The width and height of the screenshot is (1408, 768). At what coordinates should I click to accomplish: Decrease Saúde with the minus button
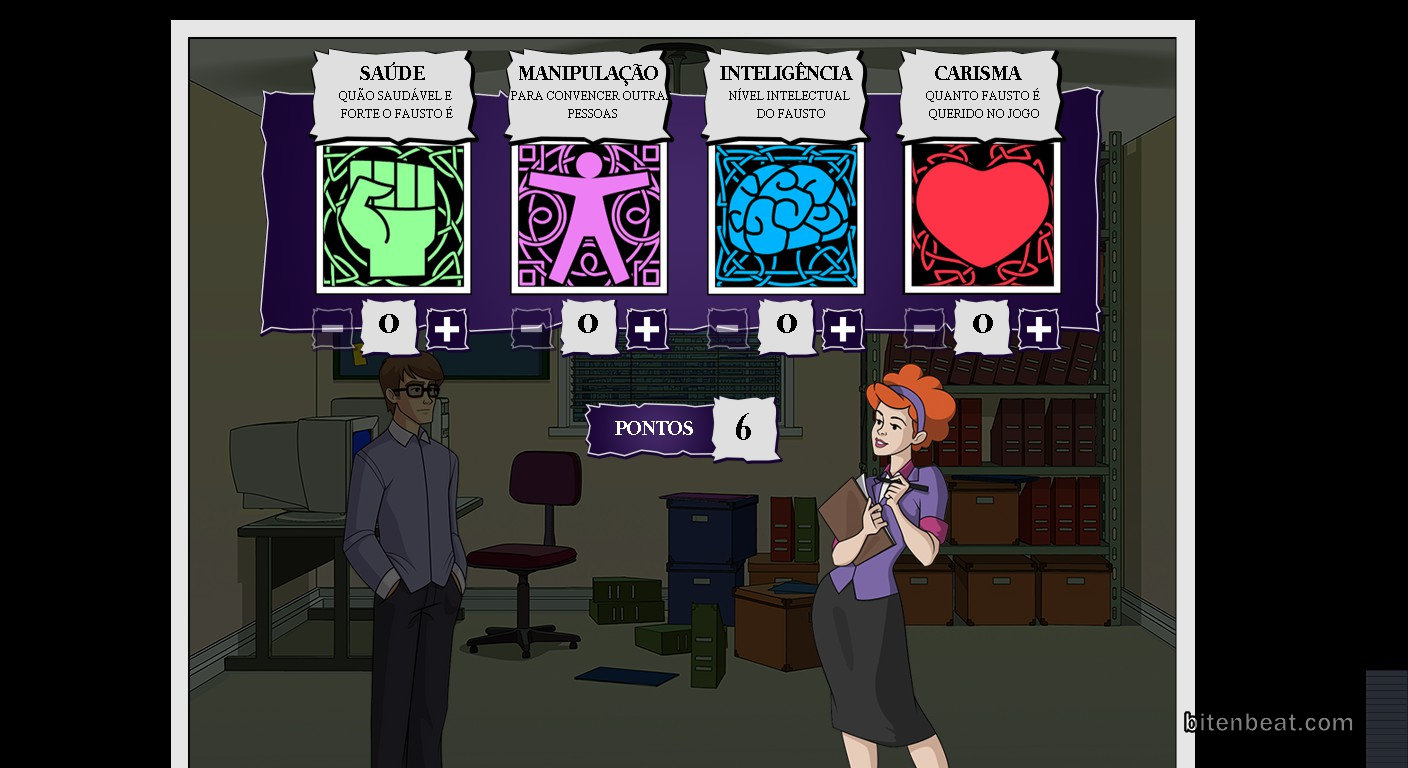point(333,328)
